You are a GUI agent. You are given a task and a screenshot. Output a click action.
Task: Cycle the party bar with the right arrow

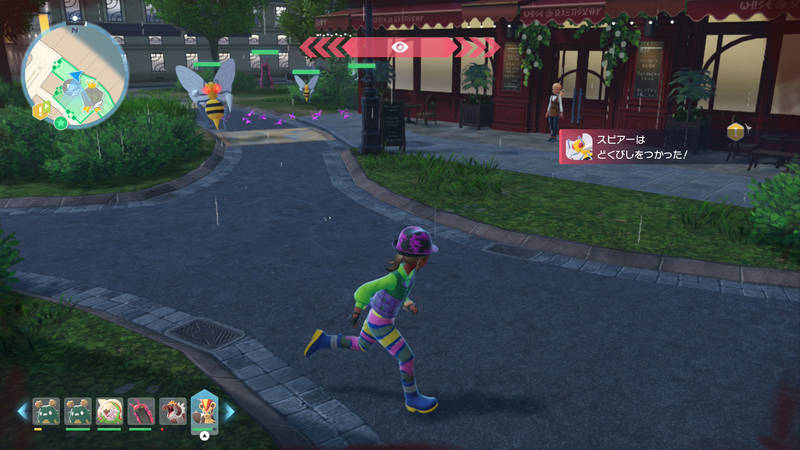point(229,410)
